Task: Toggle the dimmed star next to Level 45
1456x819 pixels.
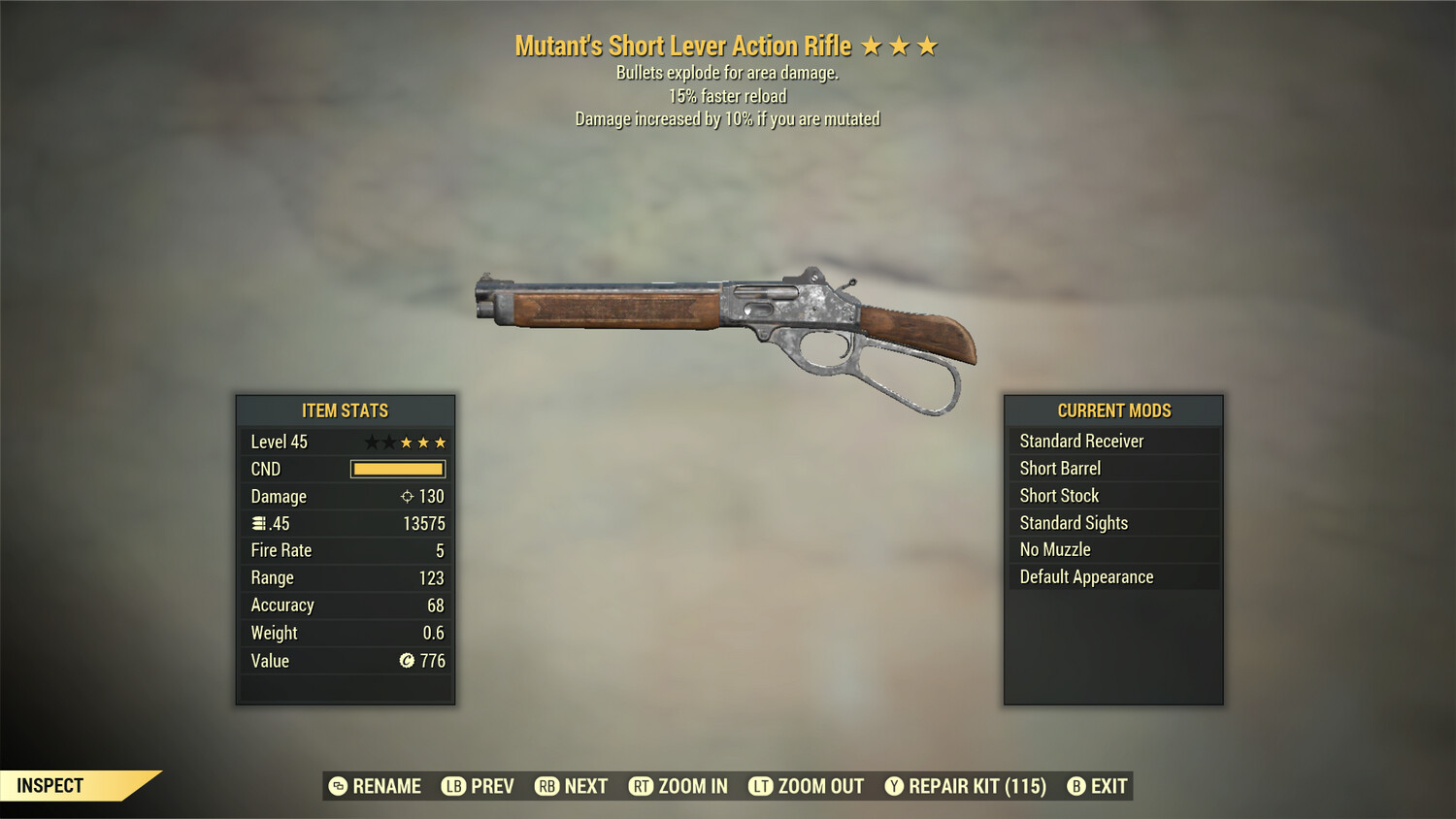Action: (x=372, y=442)
